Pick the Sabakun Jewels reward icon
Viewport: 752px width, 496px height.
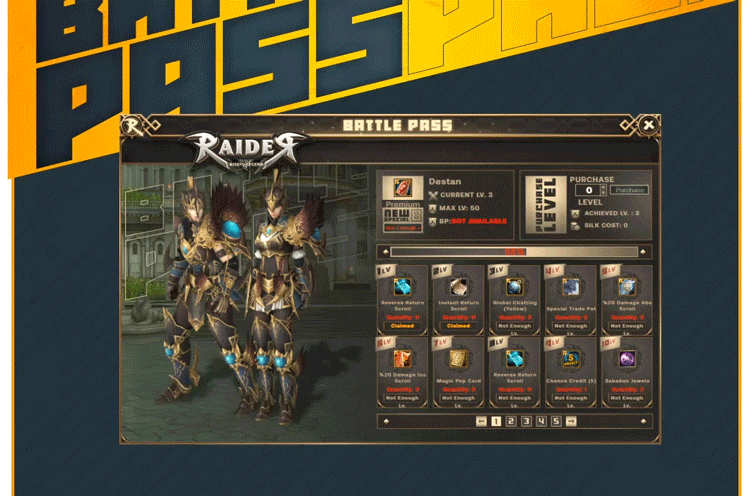tap(626, 358)
